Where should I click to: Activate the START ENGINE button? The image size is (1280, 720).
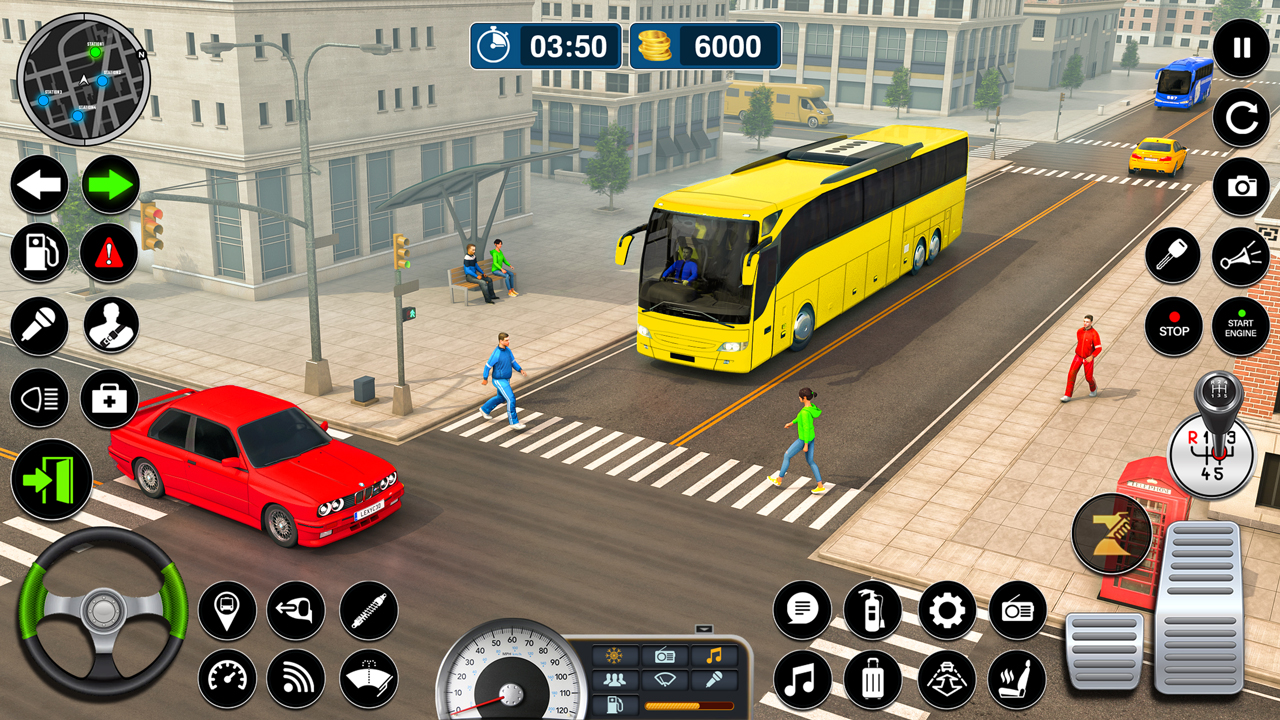pyautogui.click(x=1241, y=326)
